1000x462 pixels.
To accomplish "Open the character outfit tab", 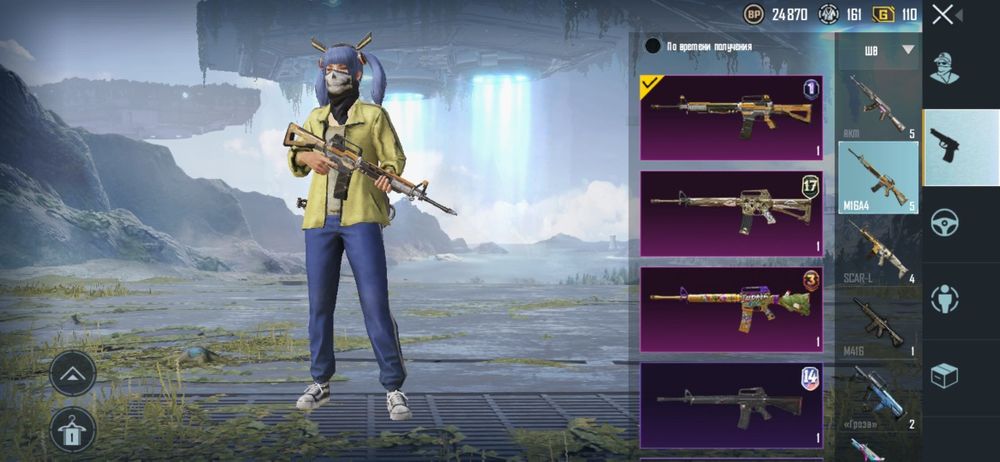I will click(945, 68).
